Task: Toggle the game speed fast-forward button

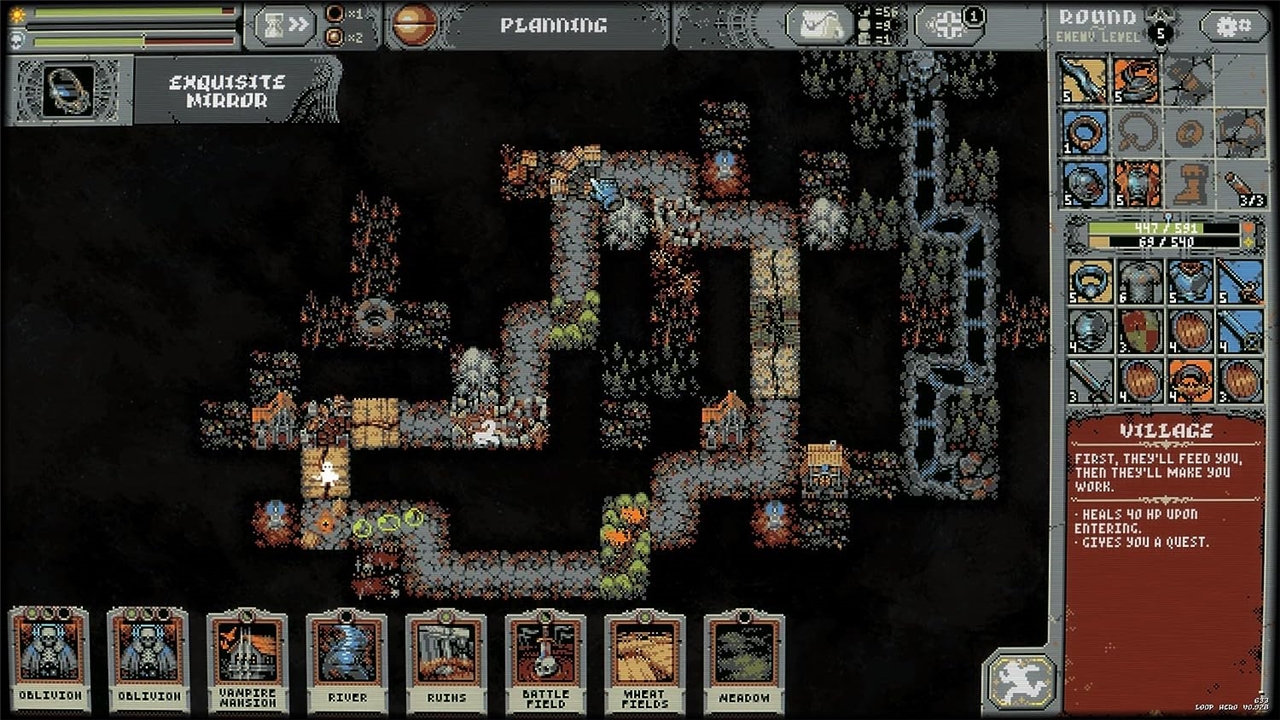Action: (285, 25)
